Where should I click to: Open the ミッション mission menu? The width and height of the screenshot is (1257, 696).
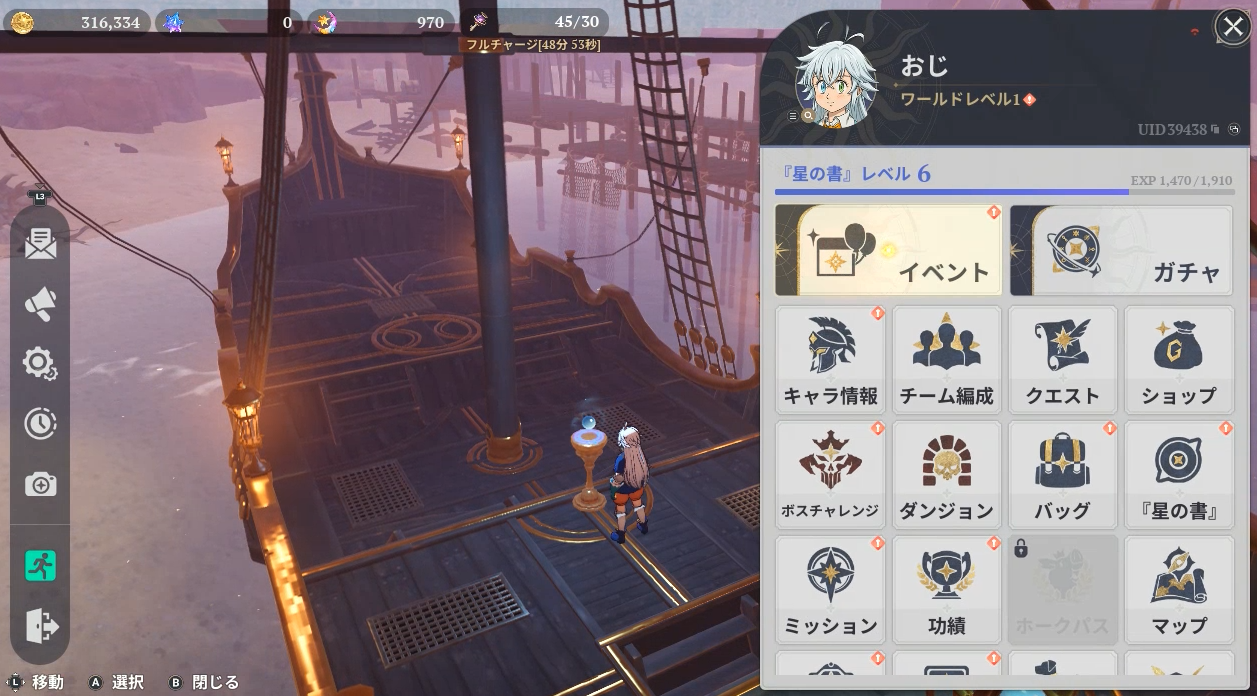[x=830, y=590]
